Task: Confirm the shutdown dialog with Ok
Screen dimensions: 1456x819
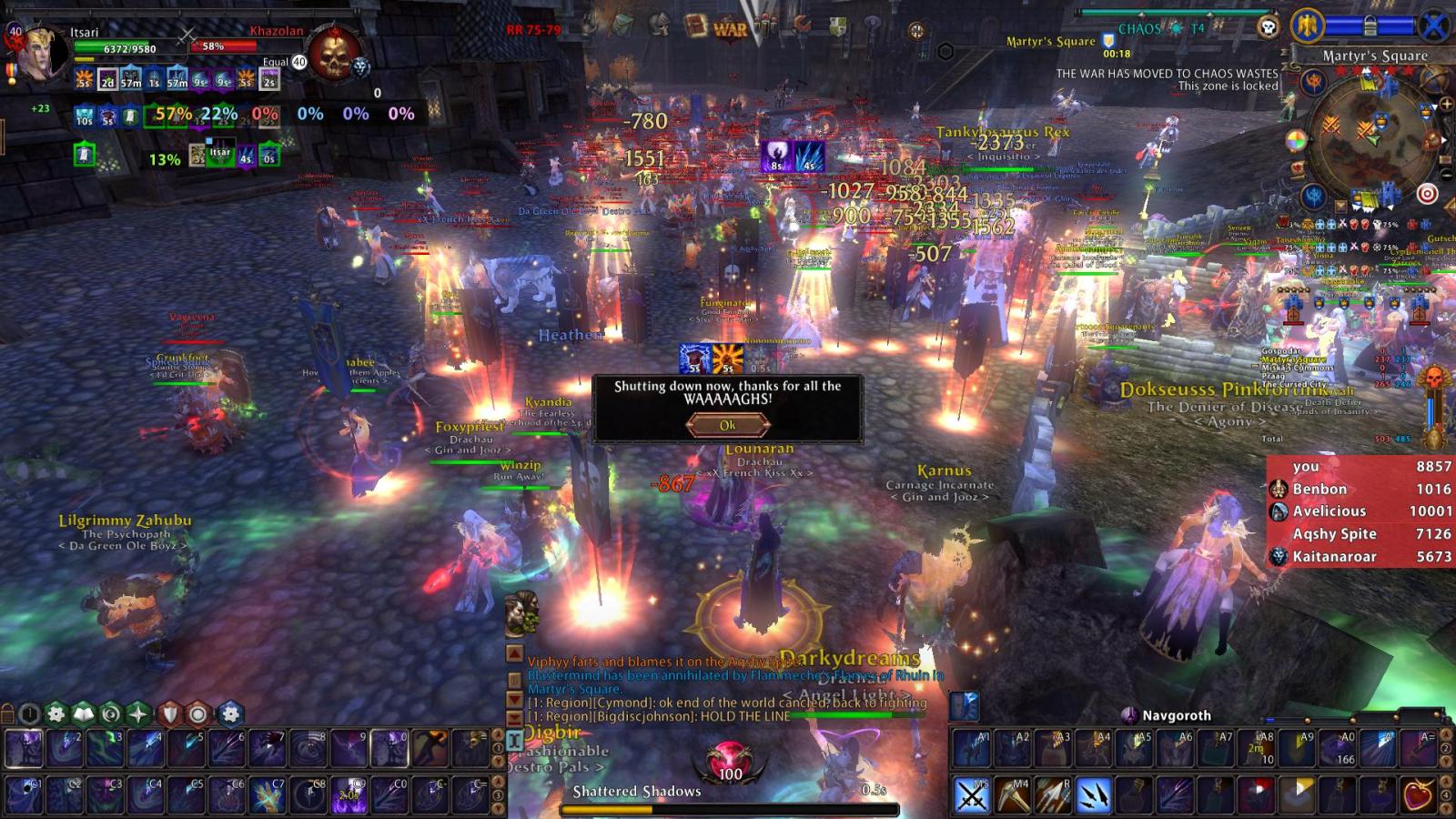Action: click(727, 425)
